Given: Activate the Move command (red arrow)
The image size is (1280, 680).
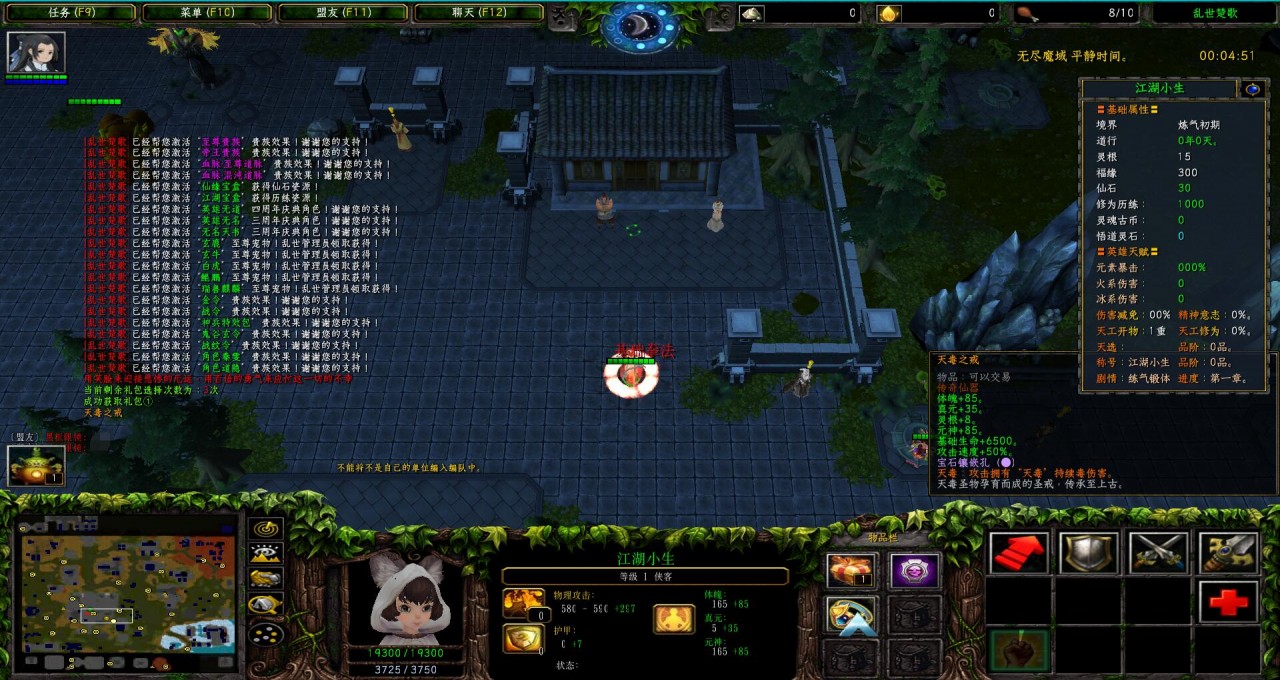Looking at the screenshot, I should tap(1019, 553).
